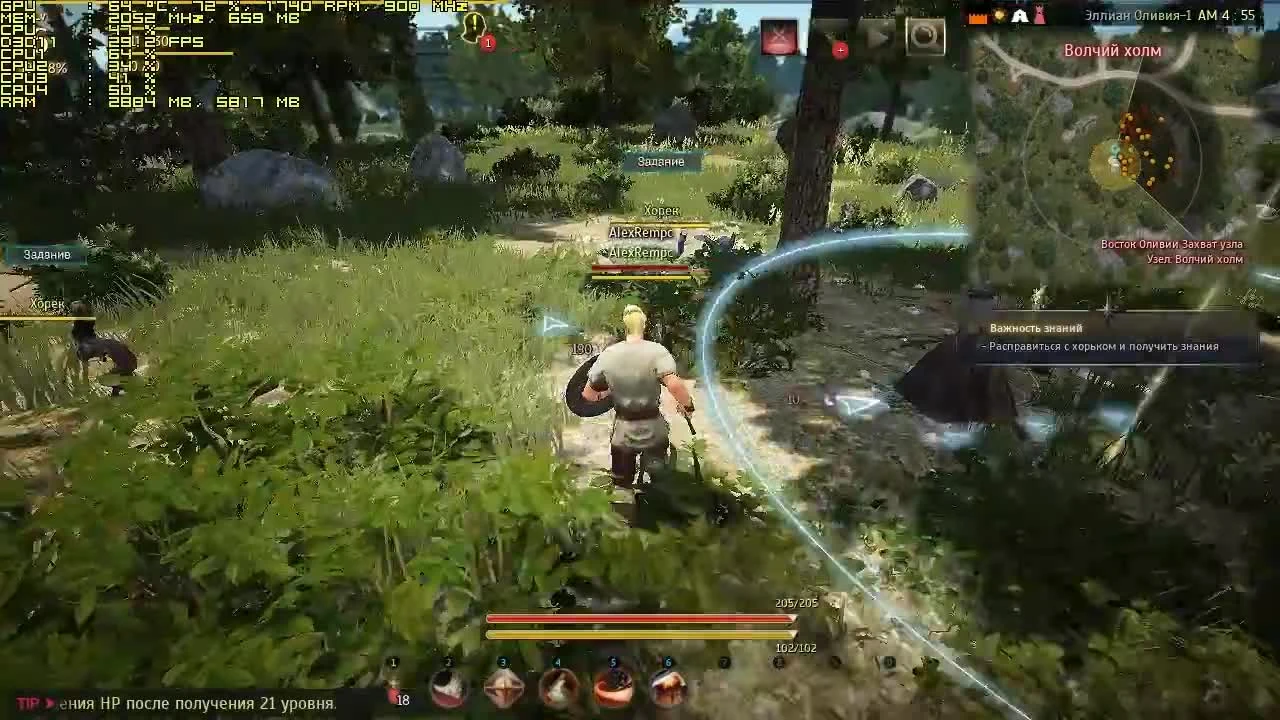The width and height of the screenshot is (1280, 720).
Task: Click the camera screenshot icon at top
Action: pyautogui.click(x=926, y=36)
